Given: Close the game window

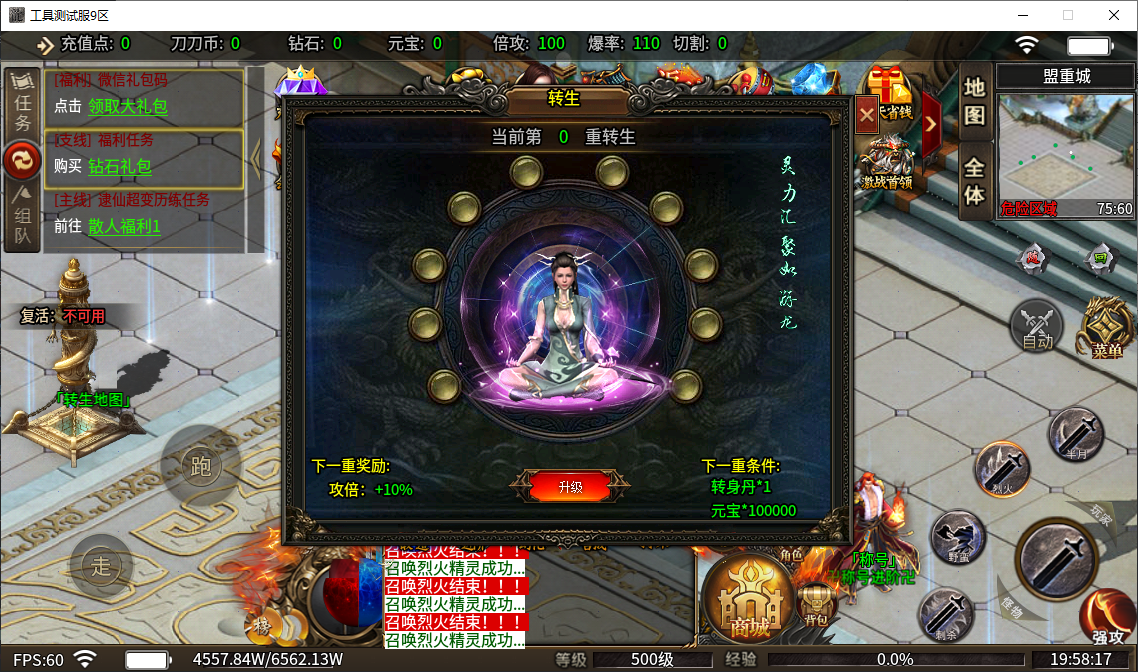Looking at the screenshot, I should point(1113,15).
